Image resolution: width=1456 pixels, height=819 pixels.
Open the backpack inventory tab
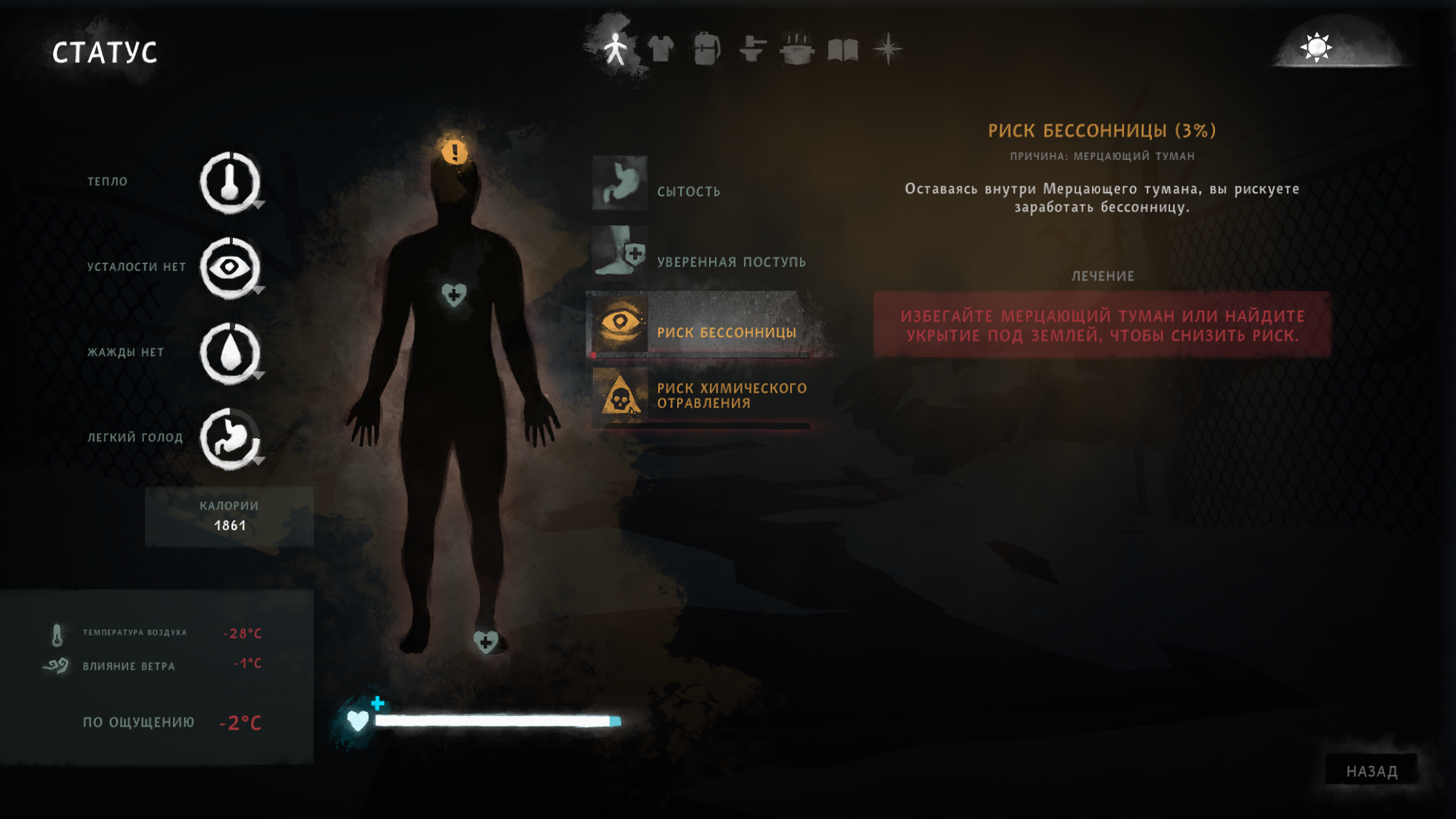pos(706,49)
